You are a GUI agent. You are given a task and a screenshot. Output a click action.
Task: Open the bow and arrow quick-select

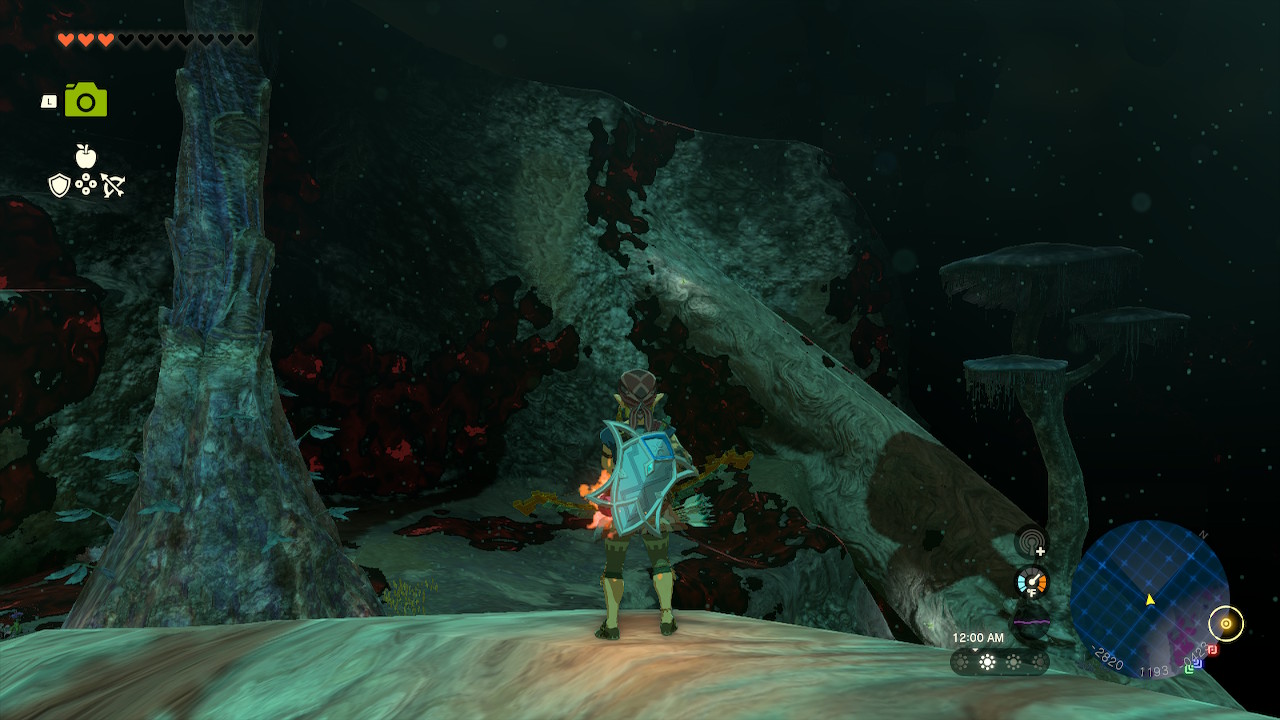coord(112,185)
